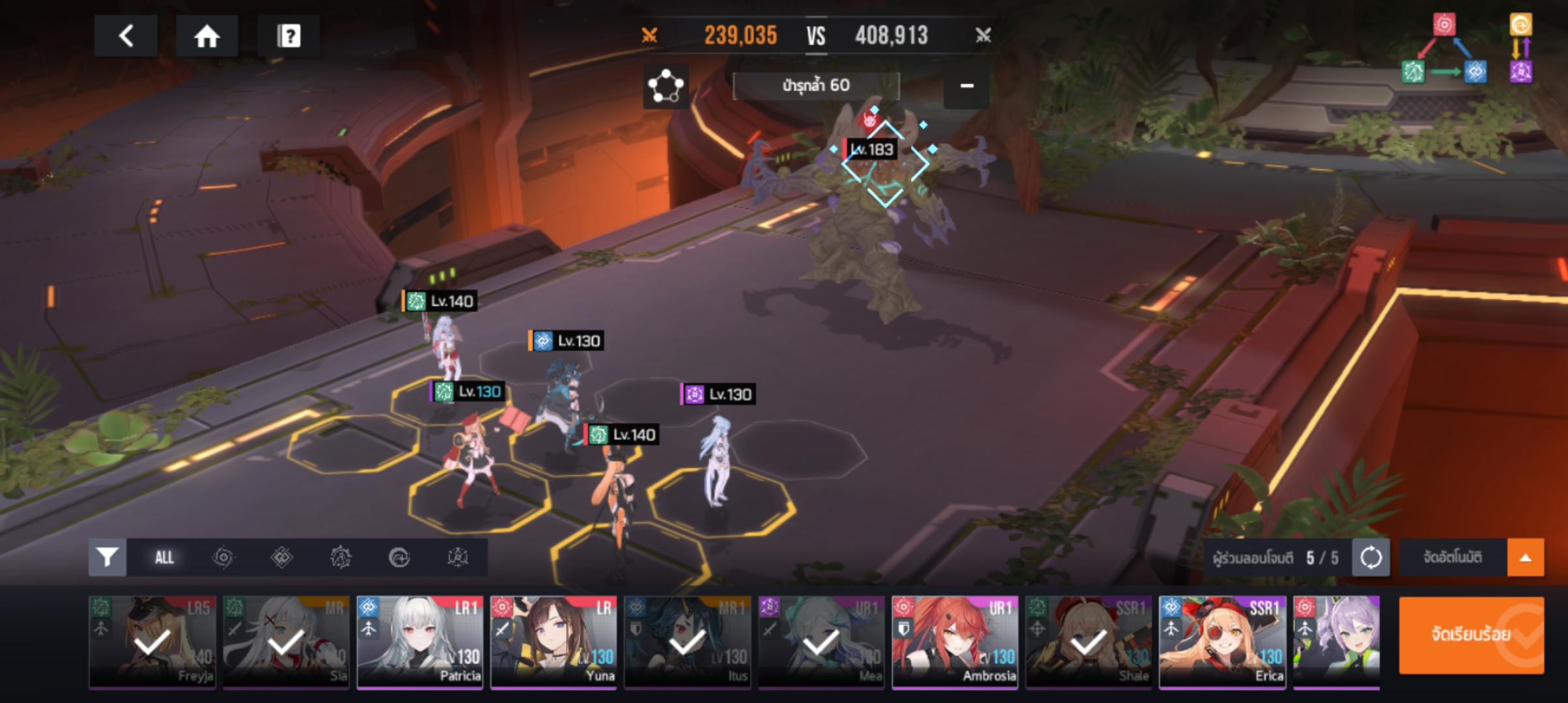This screenshot has width=1568, height=703.
Task: Select Patricia from the roster
Action: pos(420,642)
